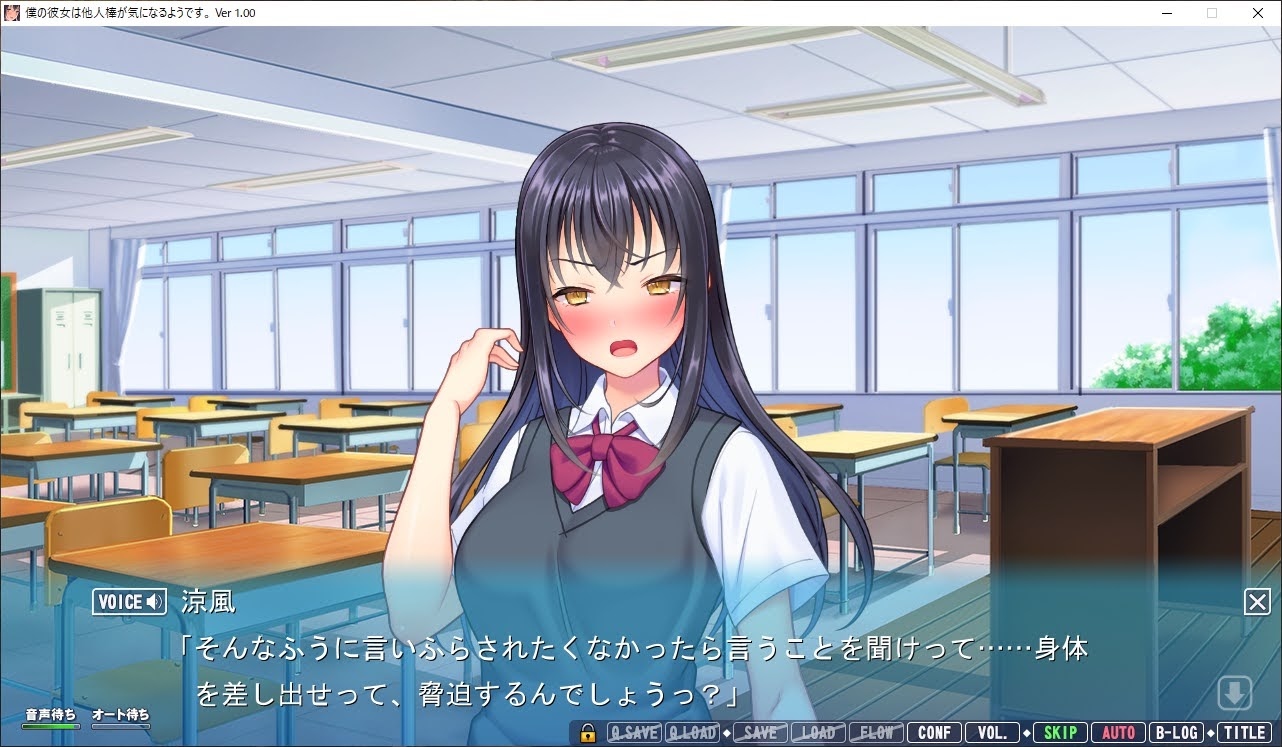Click the padlock icon on the bottom toolbar
Image resolution: width=1282 pixels, height=747 pixels.
(x=587, y=732)
